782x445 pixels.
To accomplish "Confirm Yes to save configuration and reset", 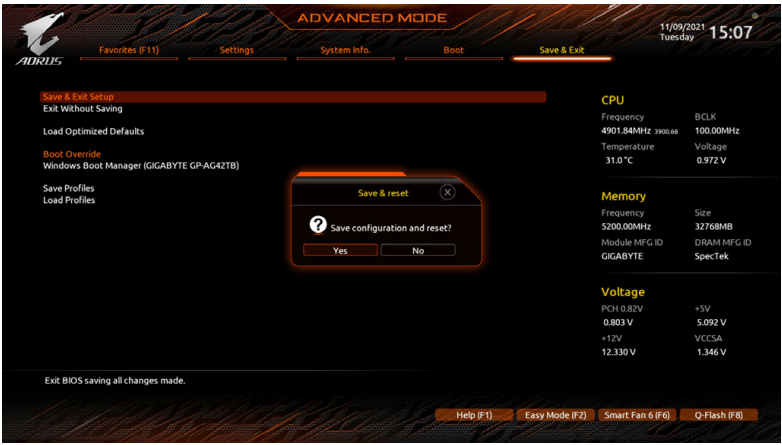I will (x=340, y=250).
